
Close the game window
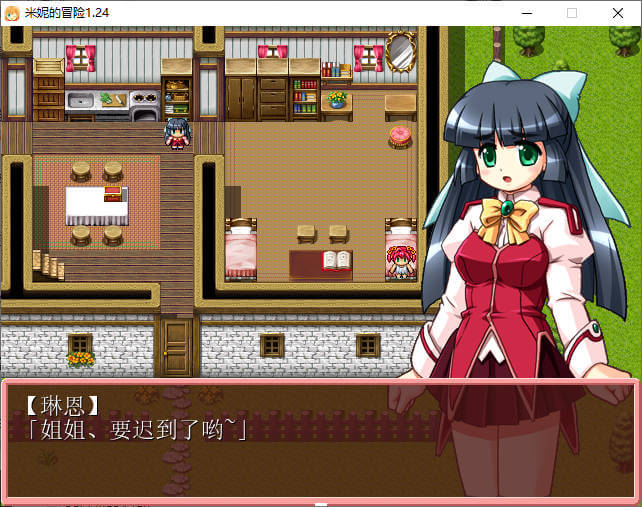point(618,12)
